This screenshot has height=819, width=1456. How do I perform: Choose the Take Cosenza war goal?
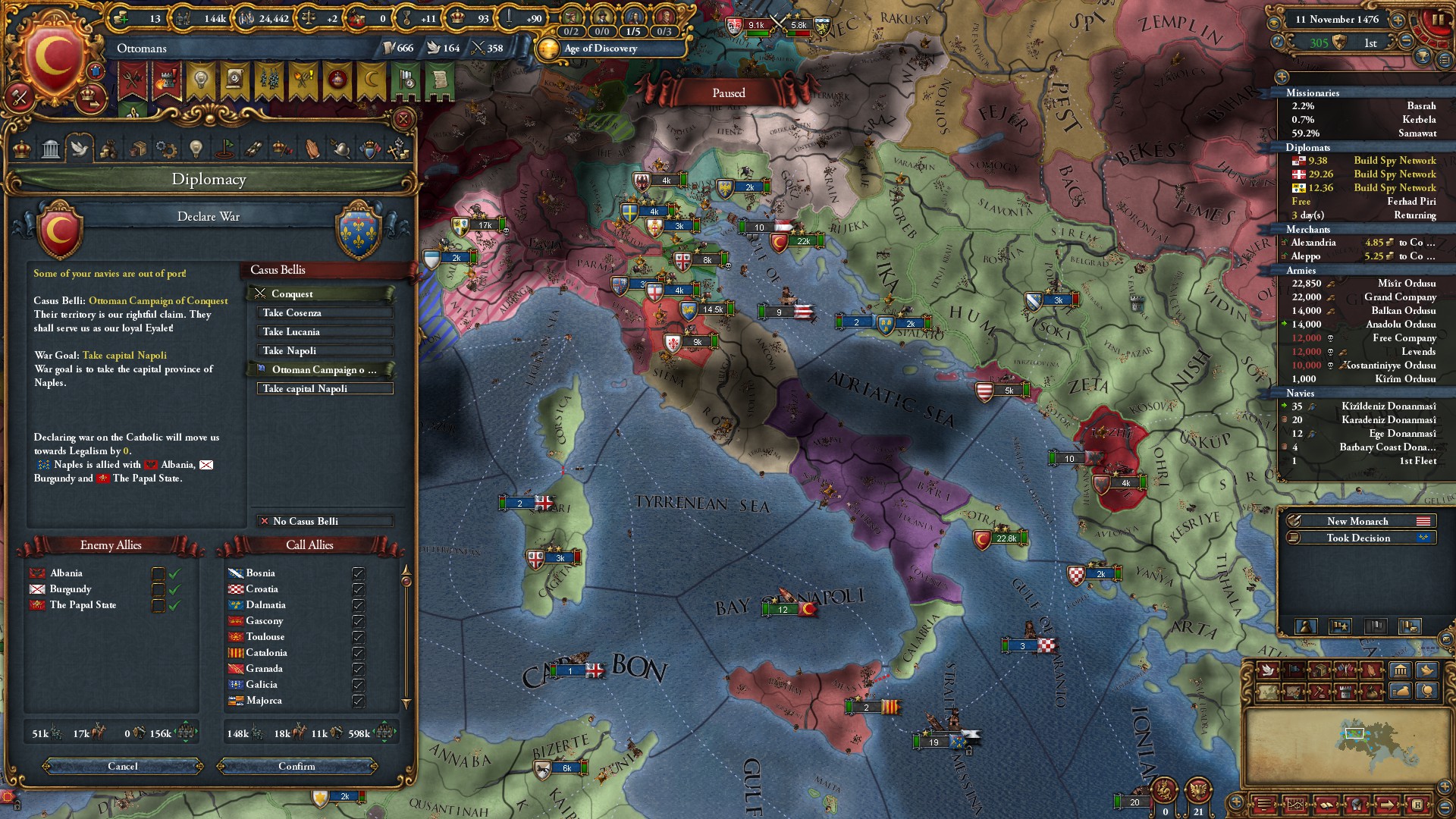point(325,313)
